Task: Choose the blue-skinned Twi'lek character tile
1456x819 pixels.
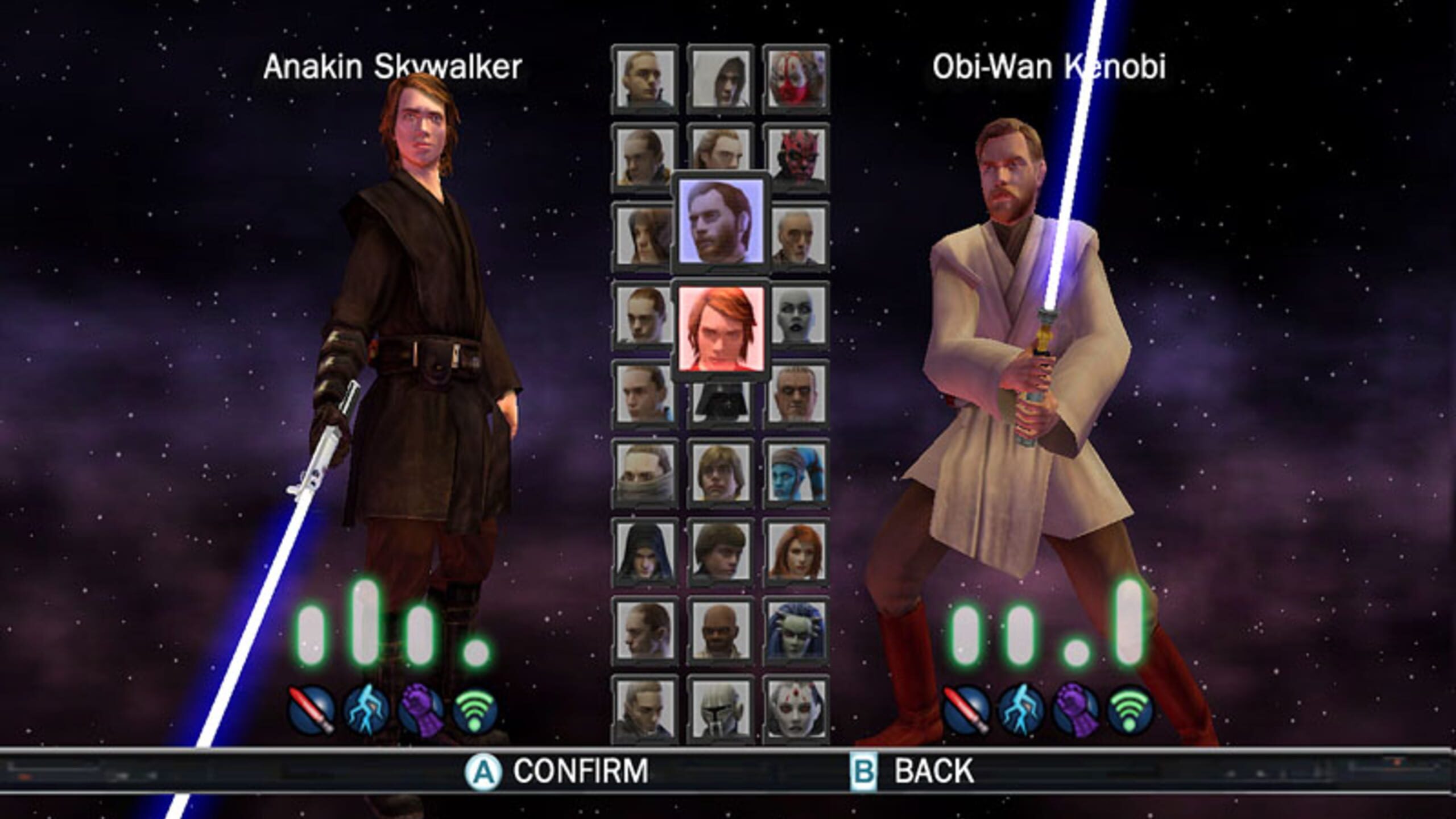Action: (796, 473)
